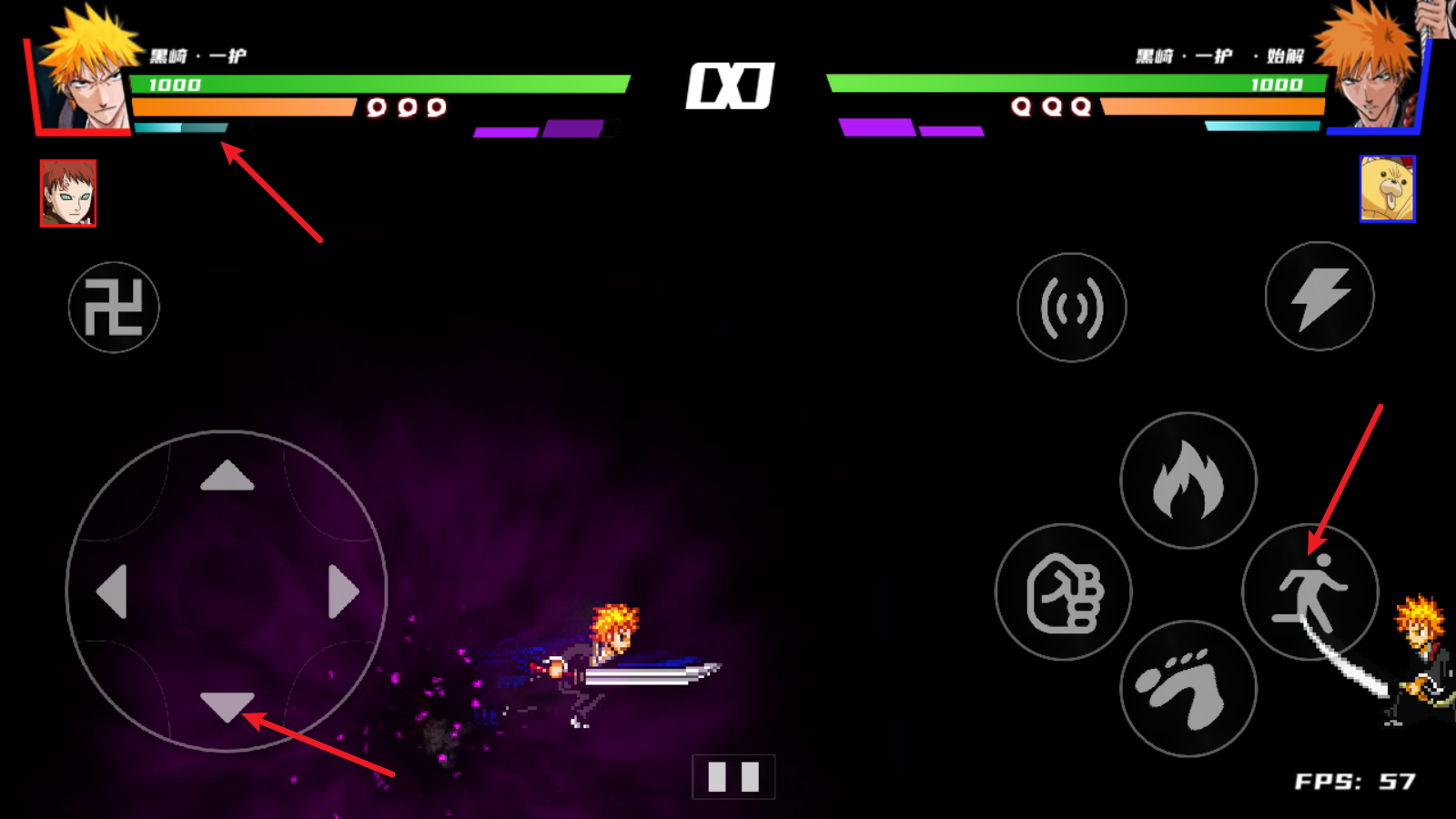Tap the footprint jump button
The image size is (1456, 819).
pos(1188,689)
